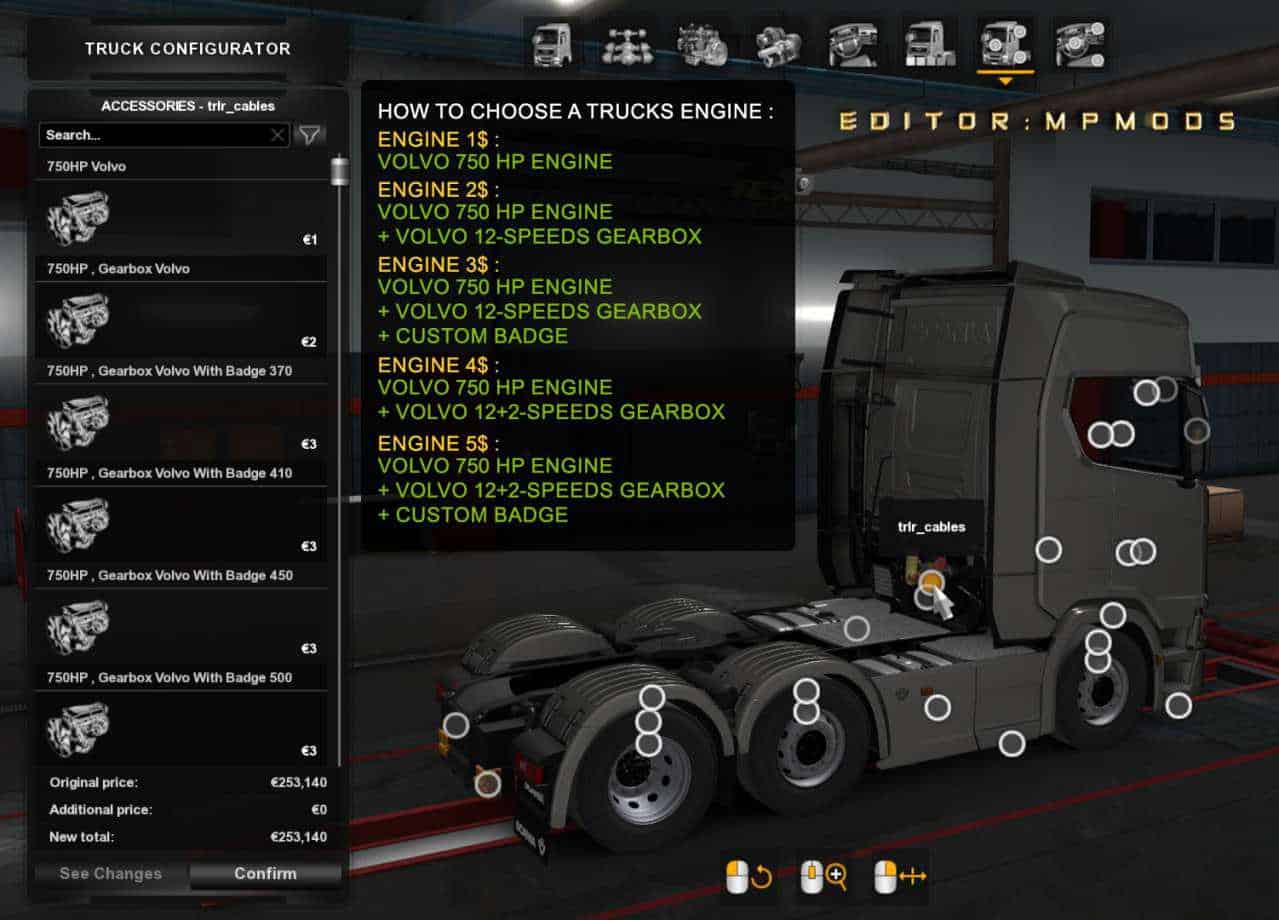1279x920 pixels.
Task: Click the accessories list scrollbar handle
Action: (340, 171)
